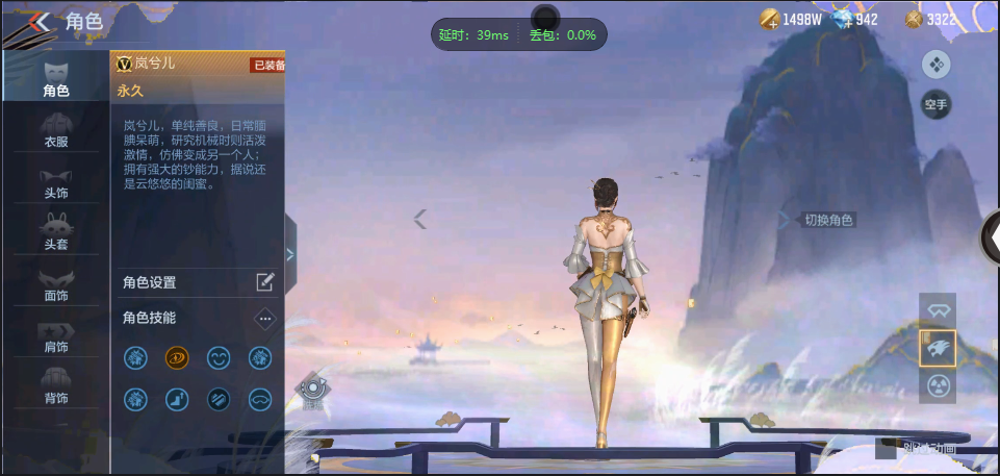Choose the 头套 headgear tab
1000x476 pixels.
55,231
